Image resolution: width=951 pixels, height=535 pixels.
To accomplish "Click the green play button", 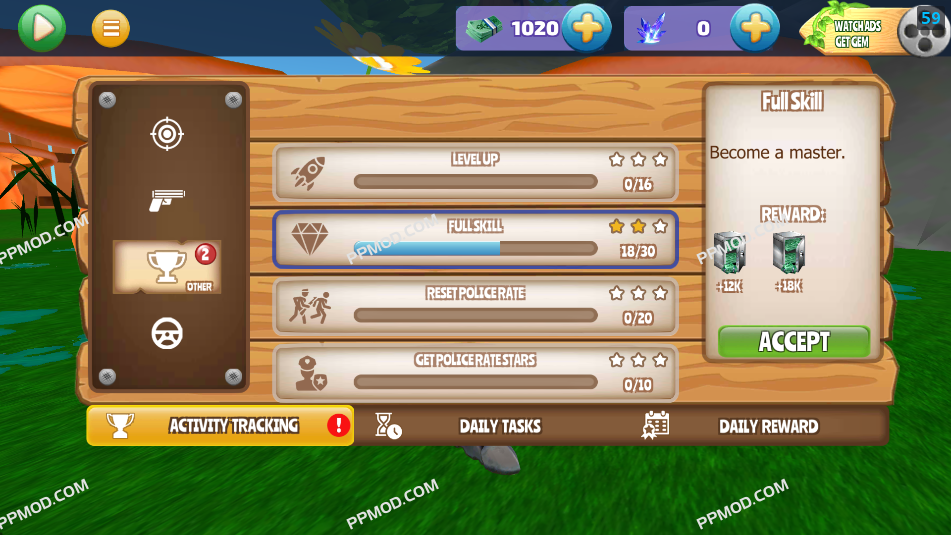I will [x=42, y=28].
